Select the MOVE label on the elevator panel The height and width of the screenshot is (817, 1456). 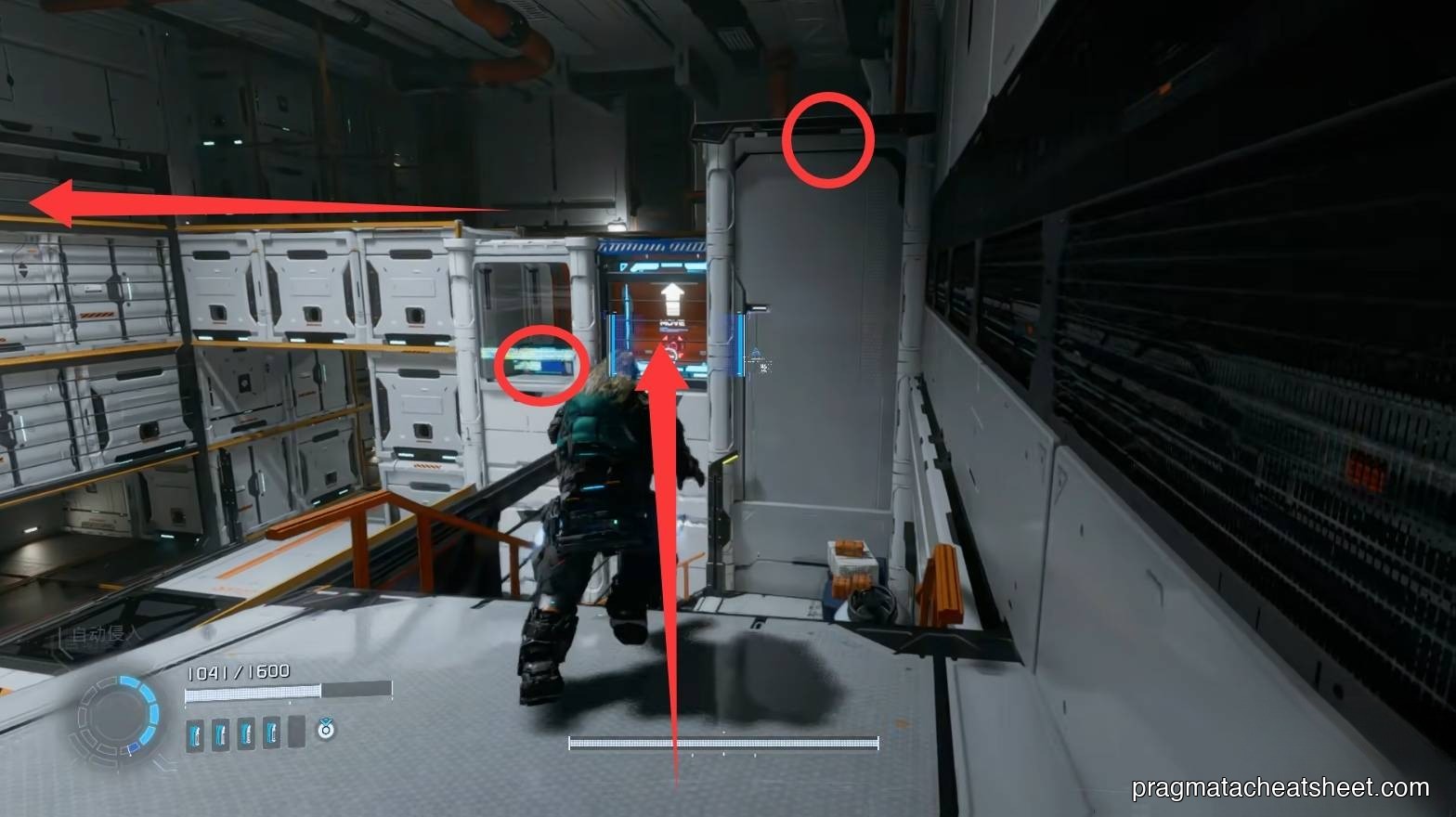pyautogui.click(x=672, y=322)
